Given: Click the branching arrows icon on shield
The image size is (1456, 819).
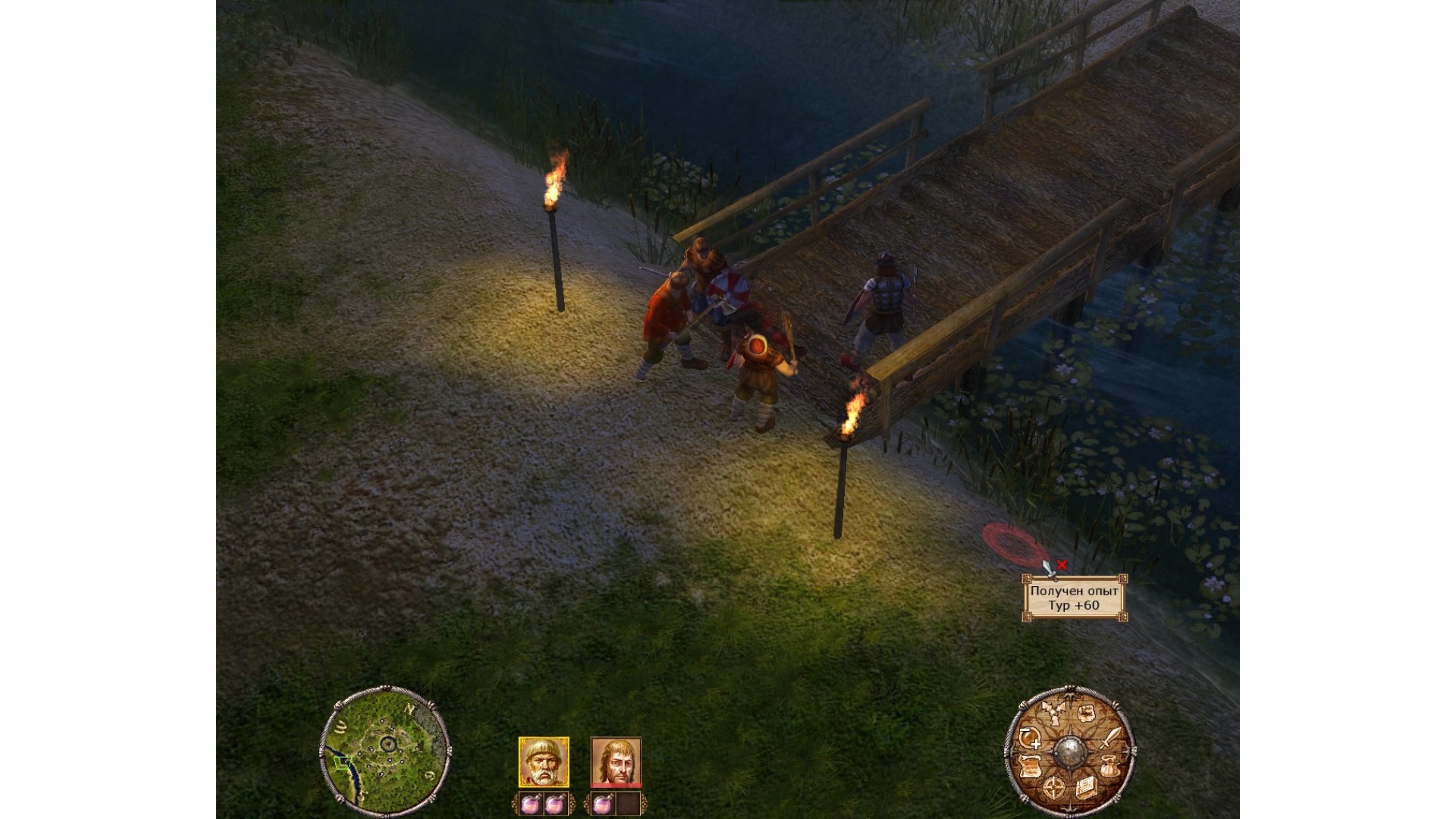Looking at the screenshot, I should 1053,715.
